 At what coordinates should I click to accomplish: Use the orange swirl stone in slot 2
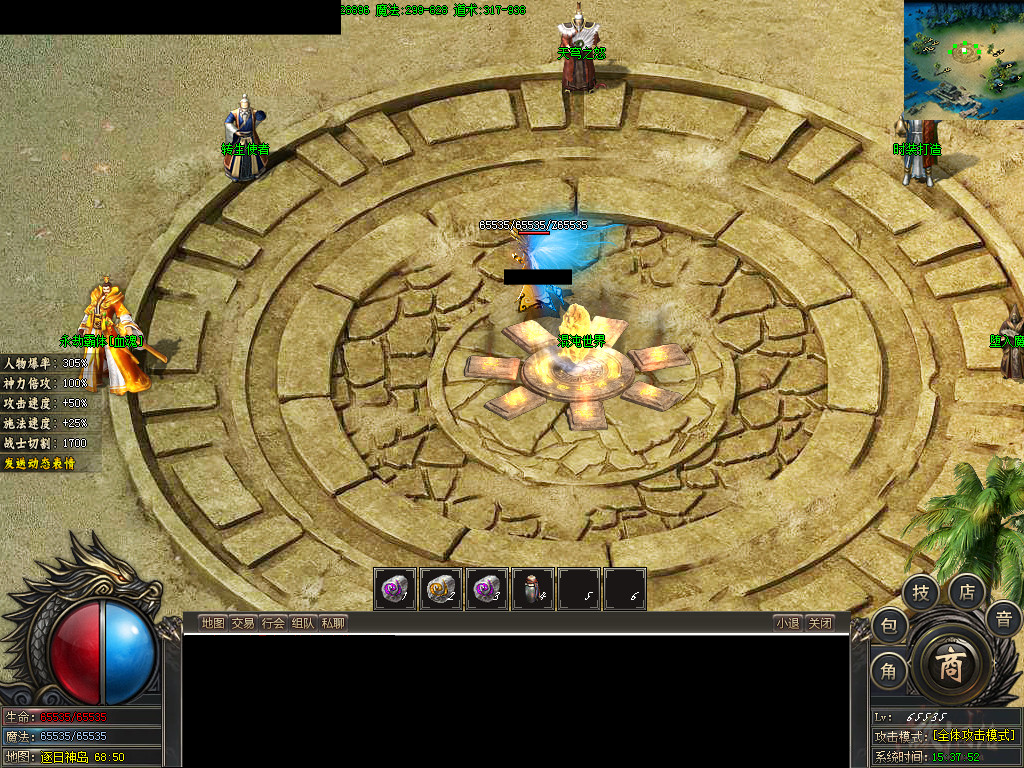[x=441, y=589]
